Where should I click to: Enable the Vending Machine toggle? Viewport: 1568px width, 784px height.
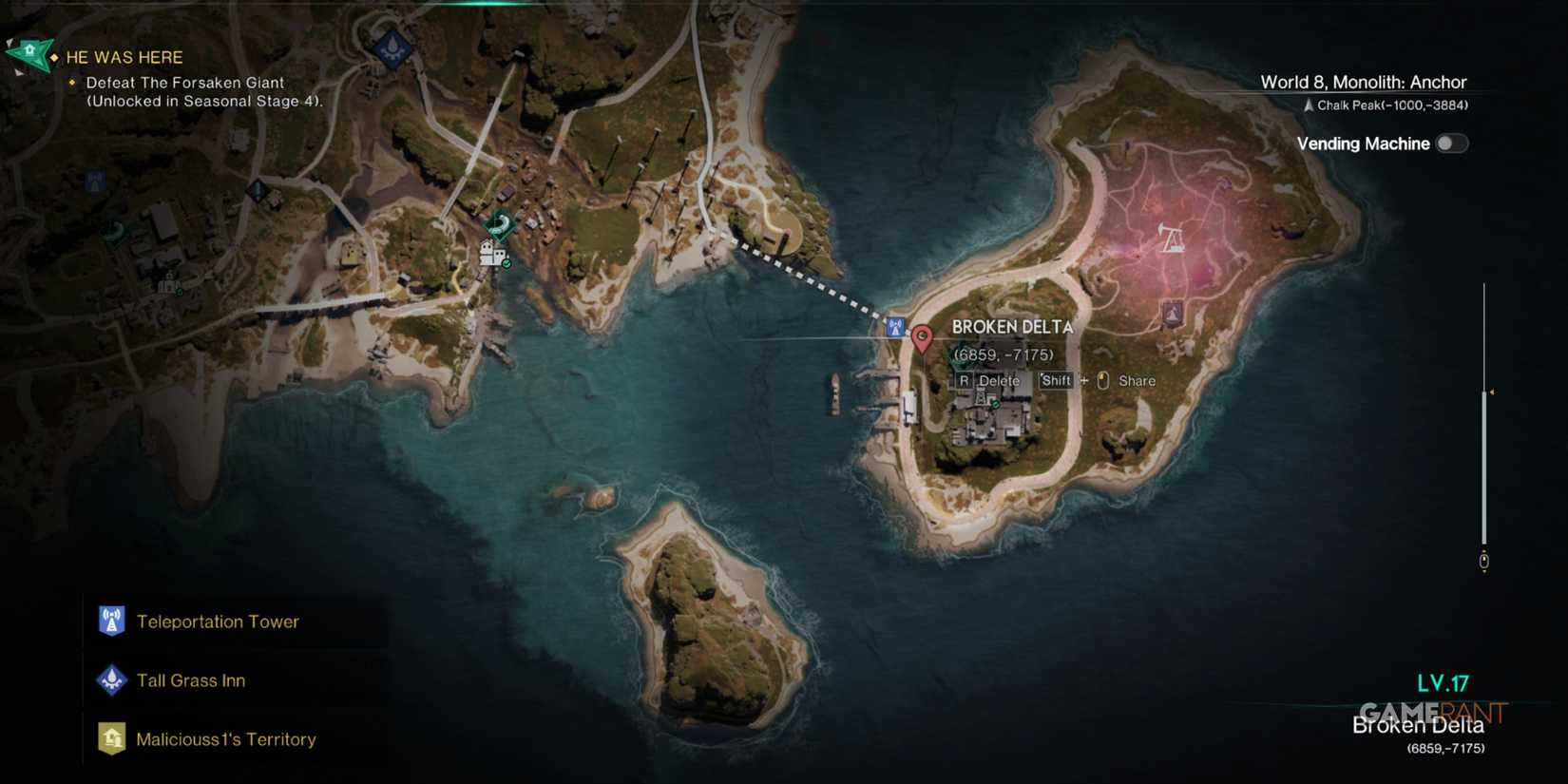click(x=1451, y=143)
